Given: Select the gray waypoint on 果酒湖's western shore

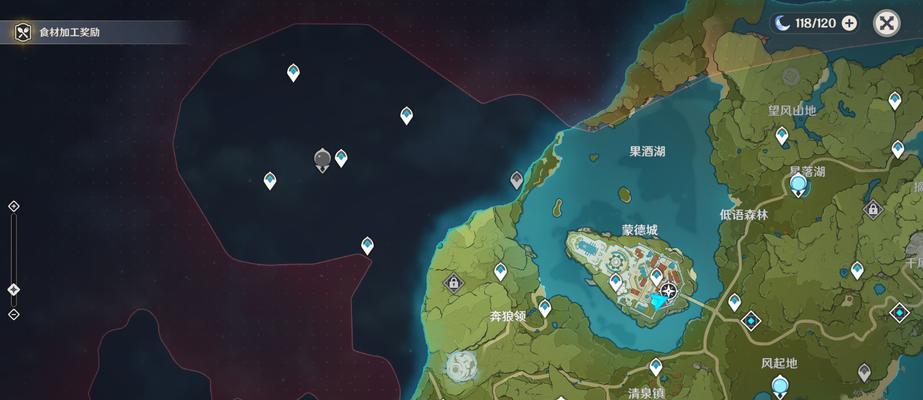Looking at the screenshot, I should (x=516, y=180).
